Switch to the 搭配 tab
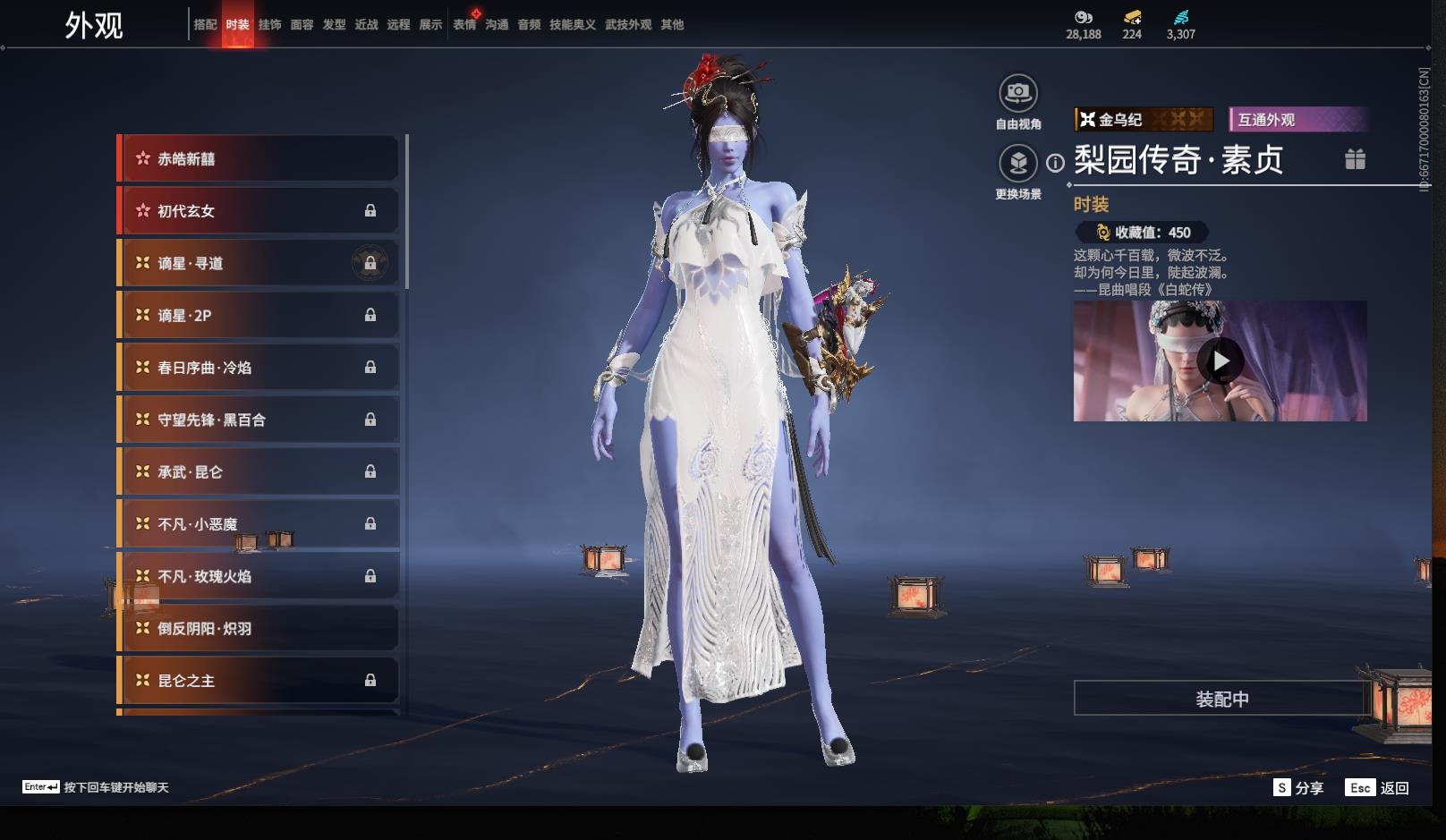The width and height of the screenshot is (1446, 840). (205, 25)
